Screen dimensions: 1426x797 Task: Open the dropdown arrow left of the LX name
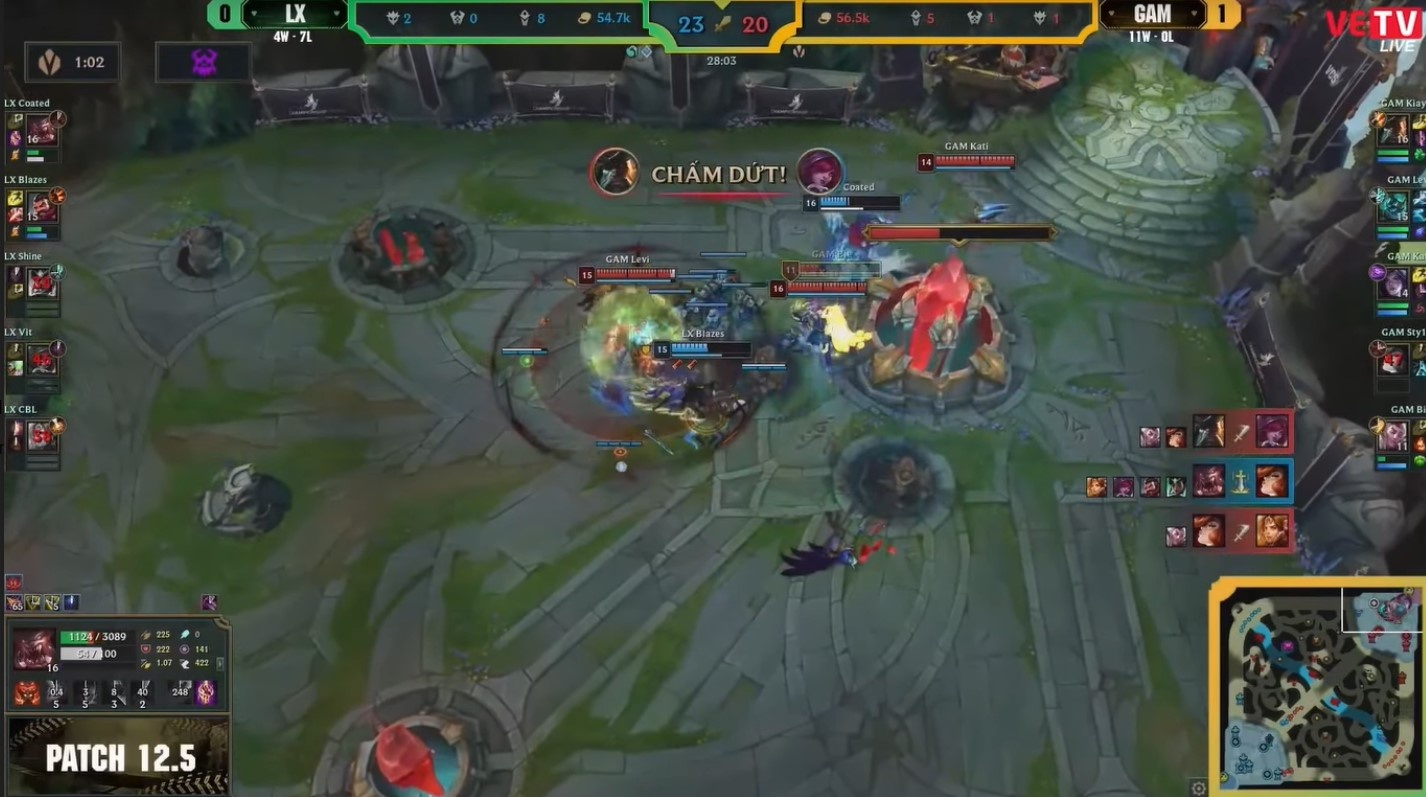coord(255,15)
